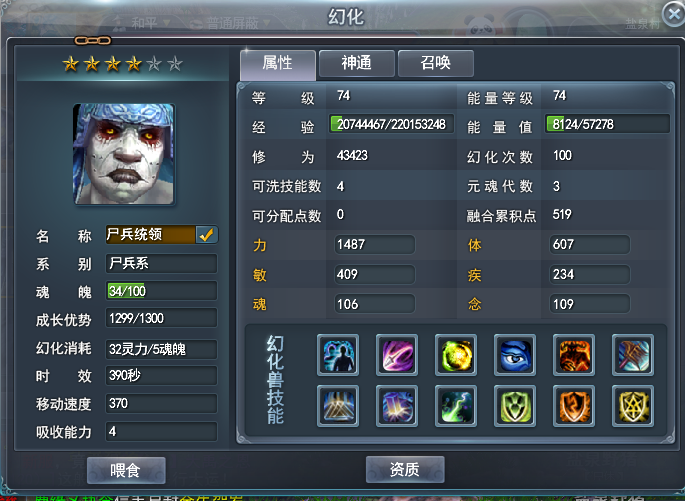This screenshot has height=501, width=685.
Task: Select the purple slash skill icon
Action: point(396,355)
